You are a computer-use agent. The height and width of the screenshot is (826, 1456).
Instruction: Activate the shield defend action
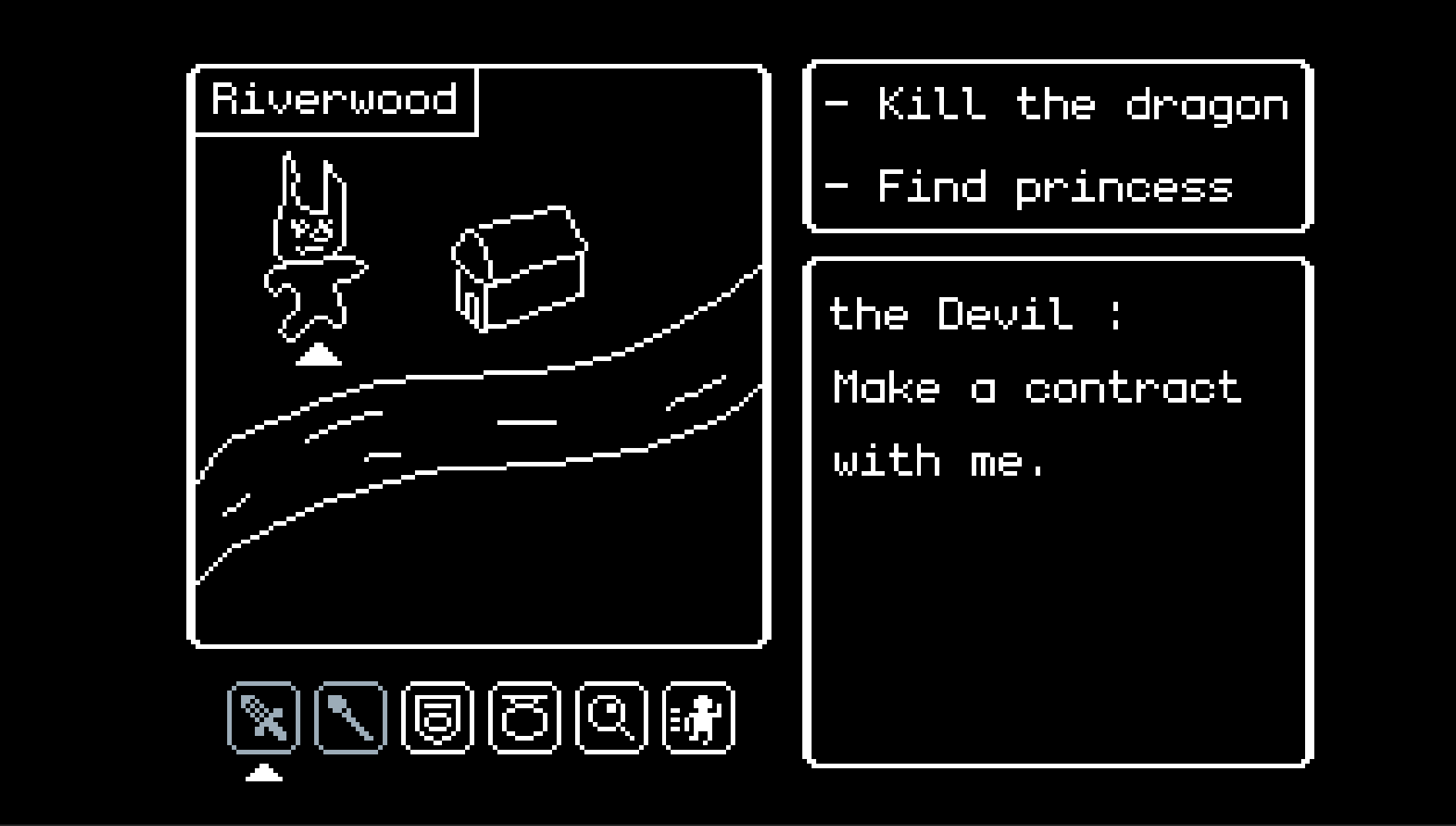(437, 717)
